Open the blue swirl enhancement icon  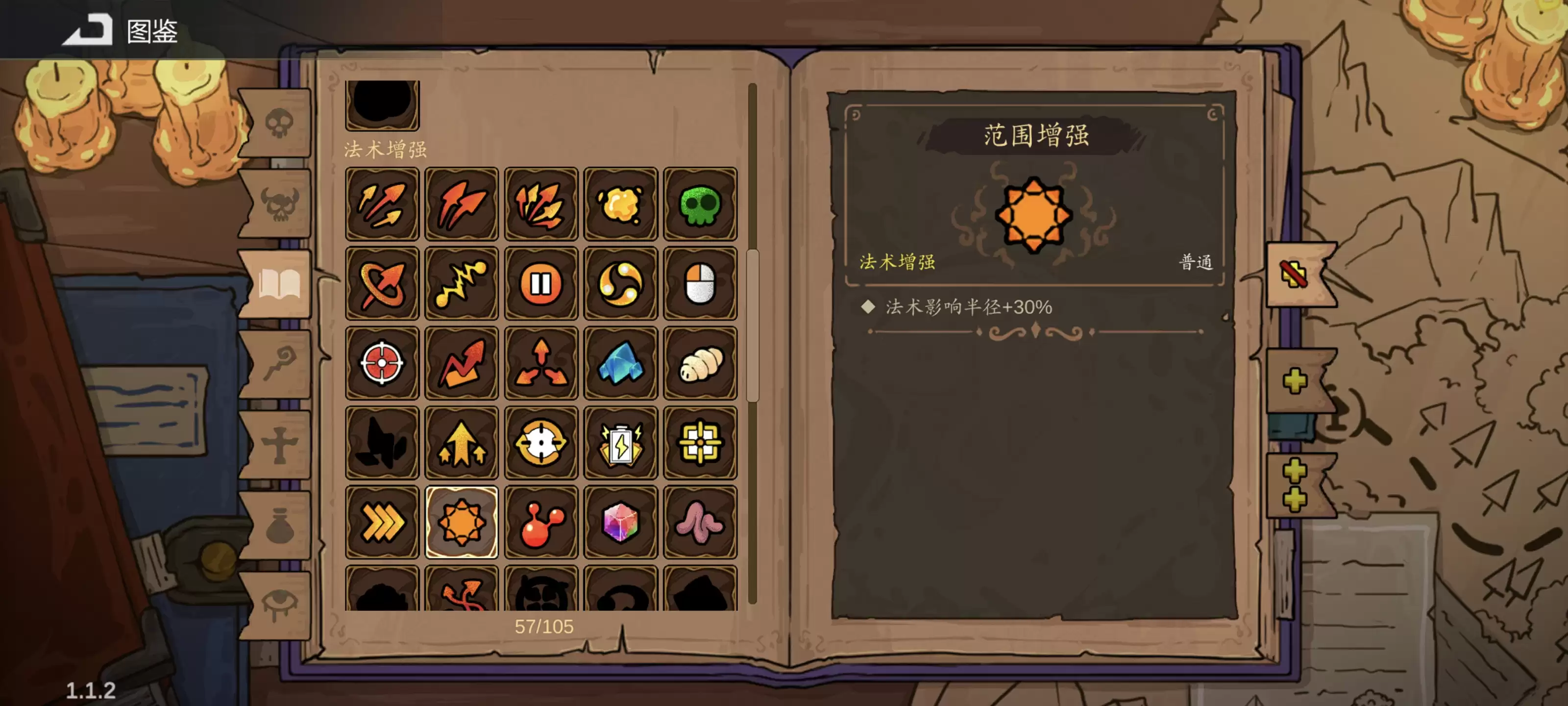tap(621, 282)
